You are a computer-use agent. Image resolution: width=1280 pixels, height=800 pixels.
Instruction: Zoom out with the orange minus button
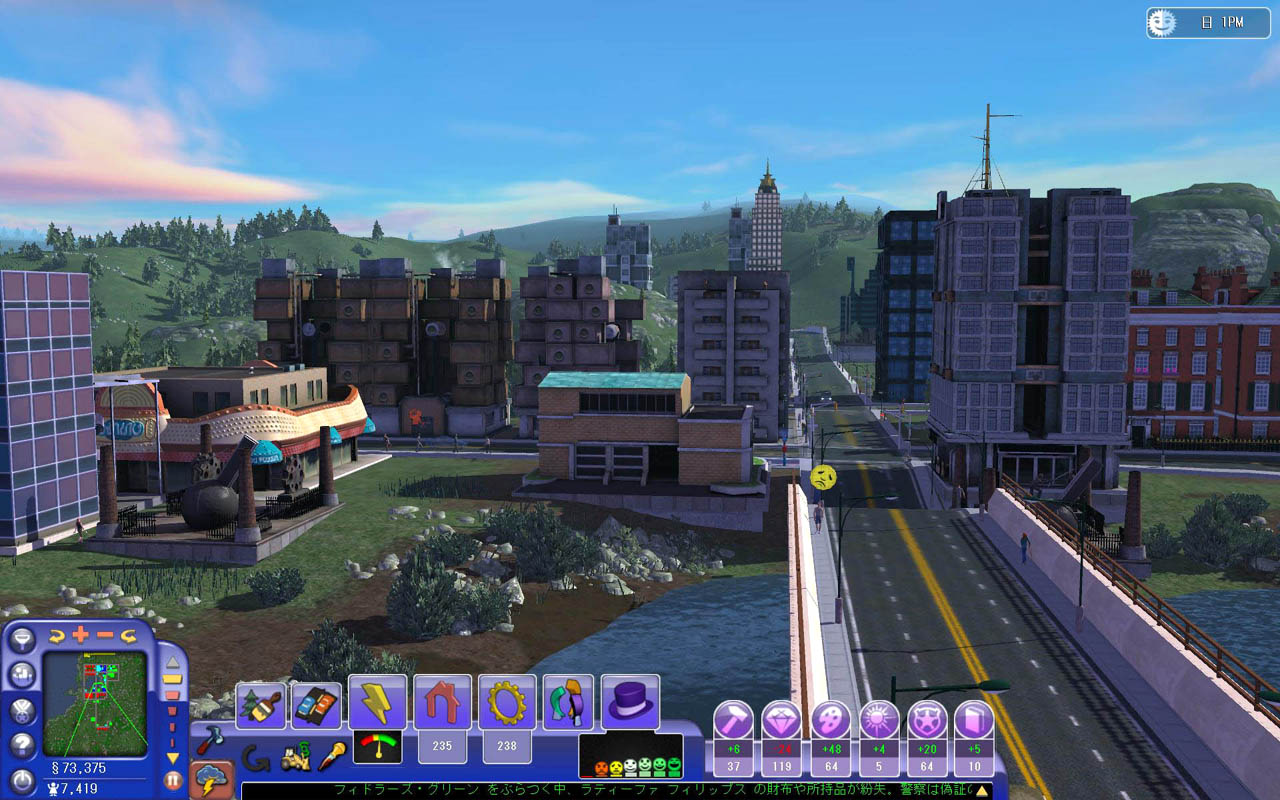coord(105,635)
